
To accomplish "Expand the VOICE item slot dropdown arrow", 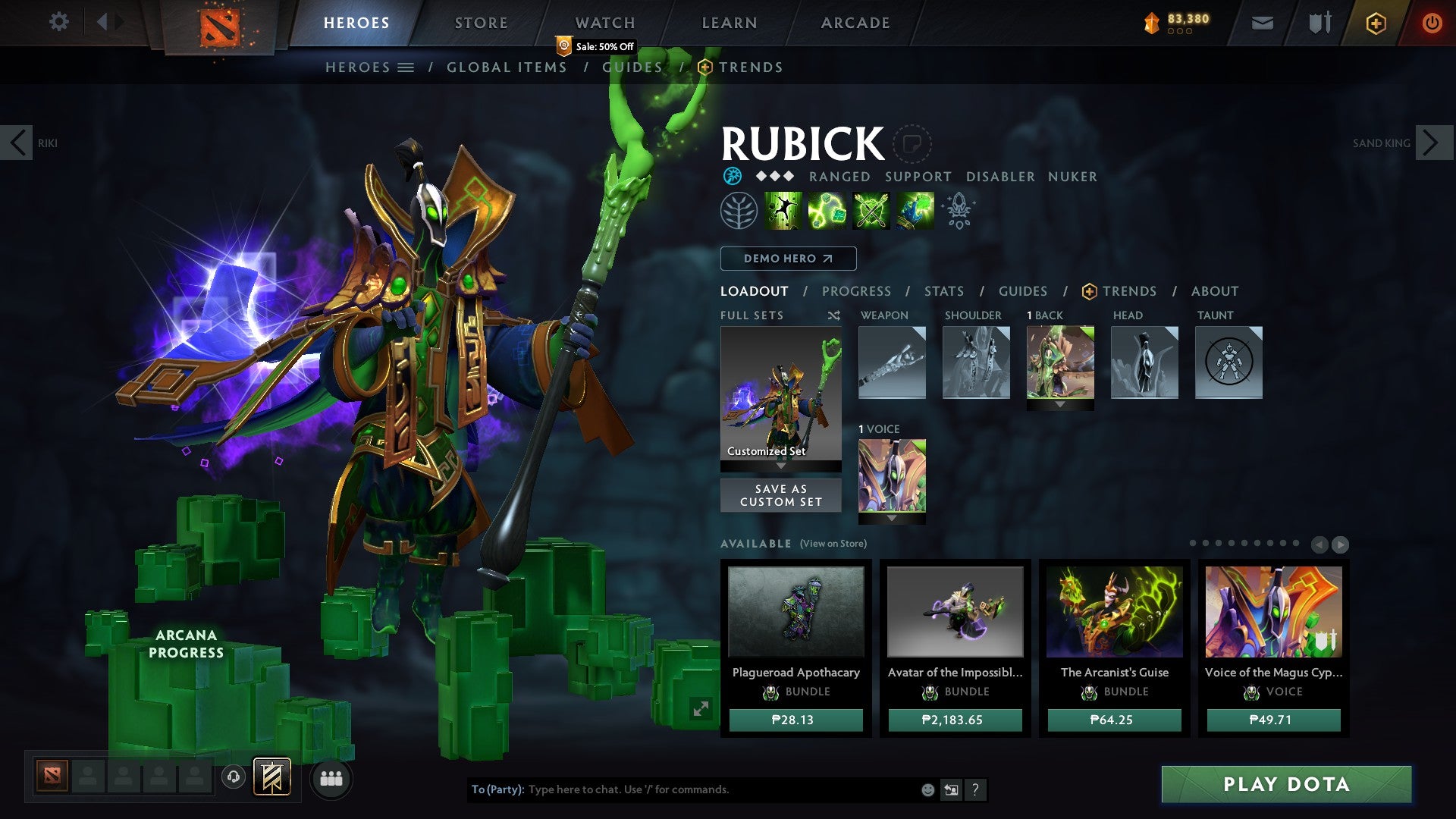I will pos(892,519).
